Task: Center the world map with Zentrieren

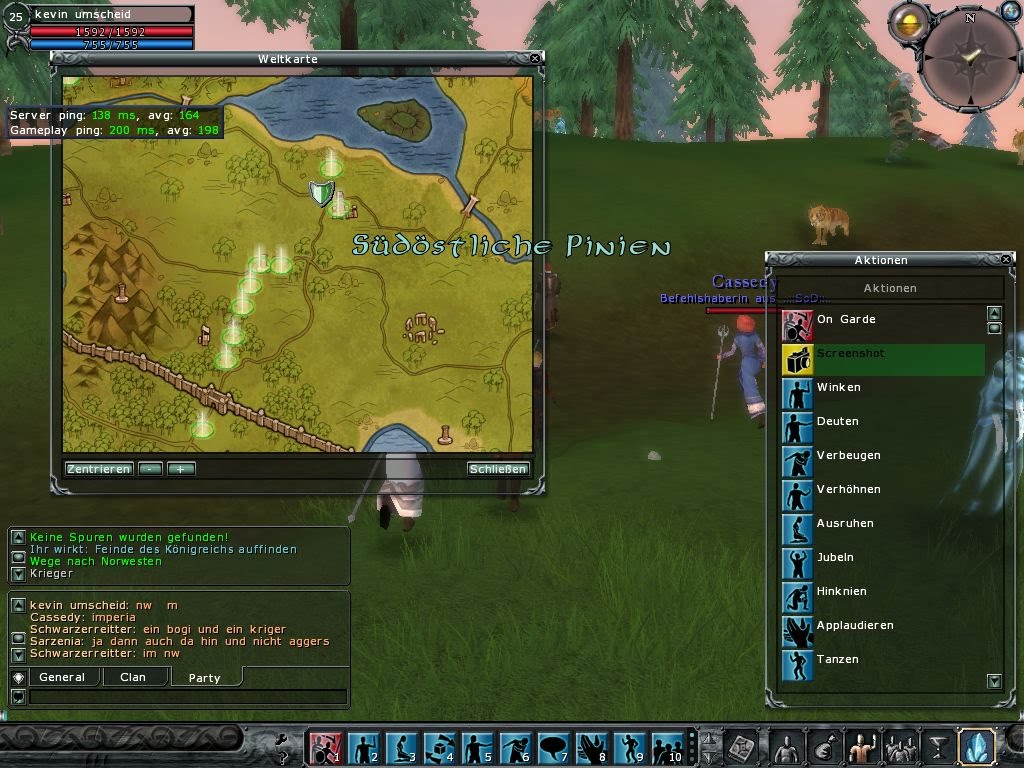Action: click(99, 469)
